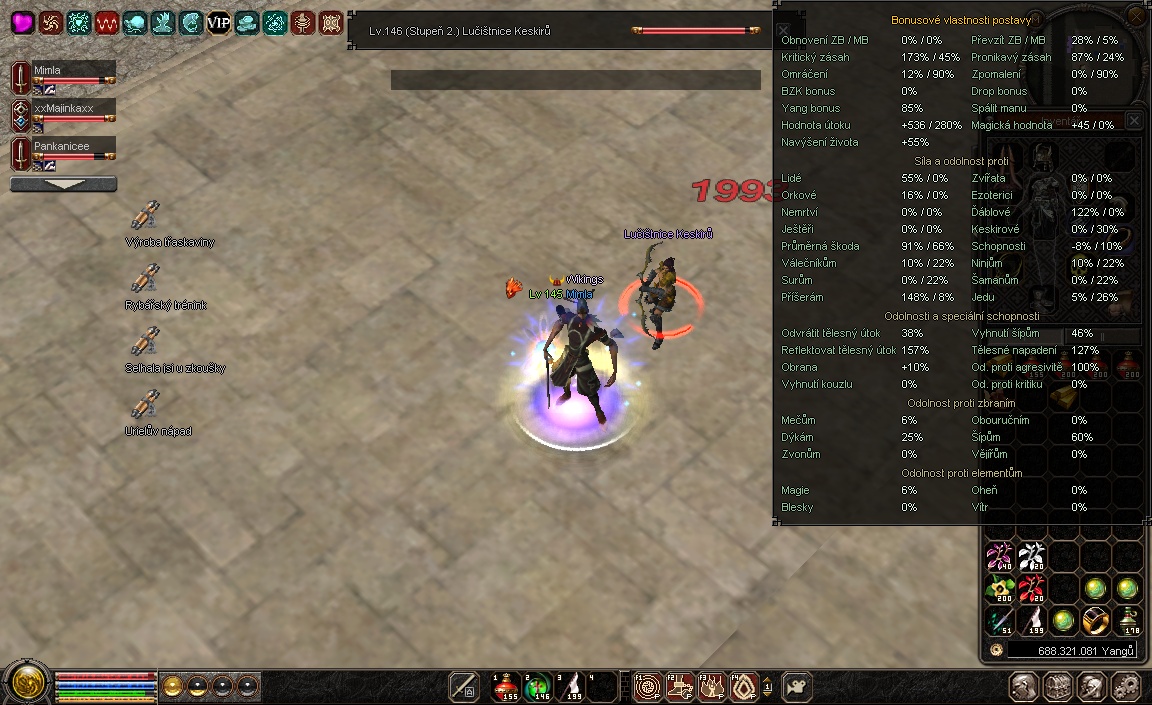Select the gold ring in inventory
The image size is (1152, 705).
1096,620
